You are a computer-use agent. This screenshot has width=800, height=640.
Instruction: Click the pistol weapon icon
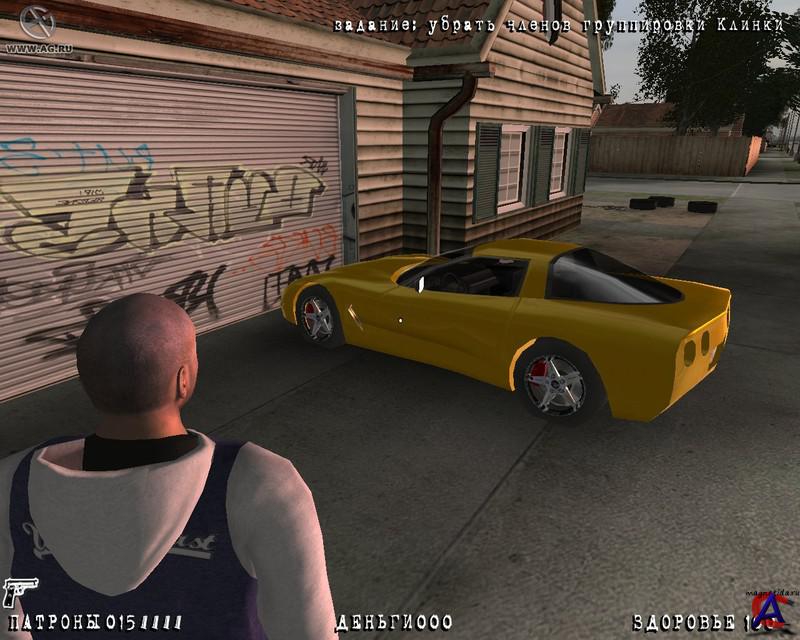click(17, 592)
